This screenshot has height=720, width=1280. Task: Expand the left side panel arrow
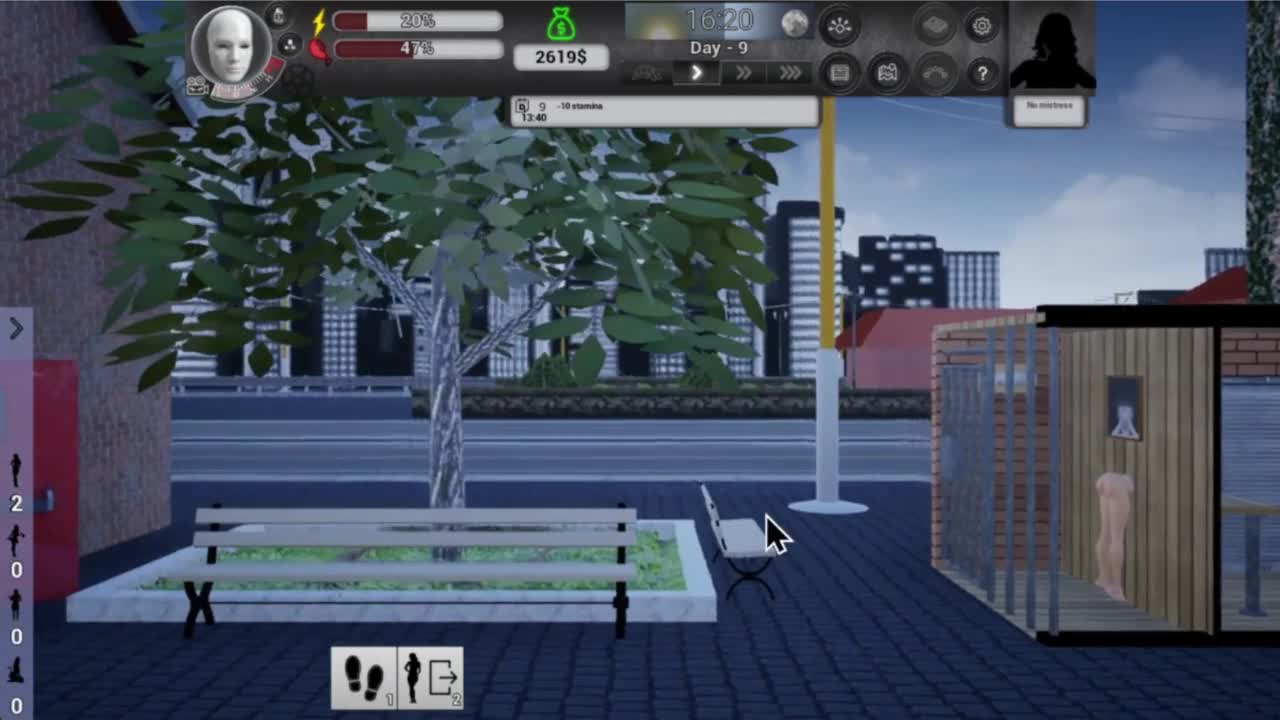(16, 328)
